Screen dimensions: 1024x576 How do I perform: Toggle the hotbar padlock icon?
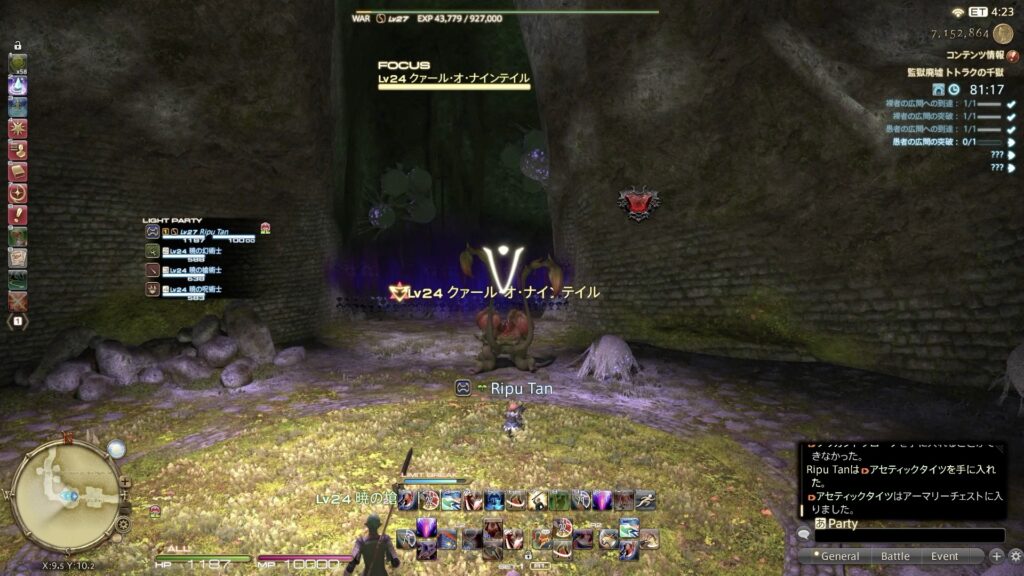point(17,45)
